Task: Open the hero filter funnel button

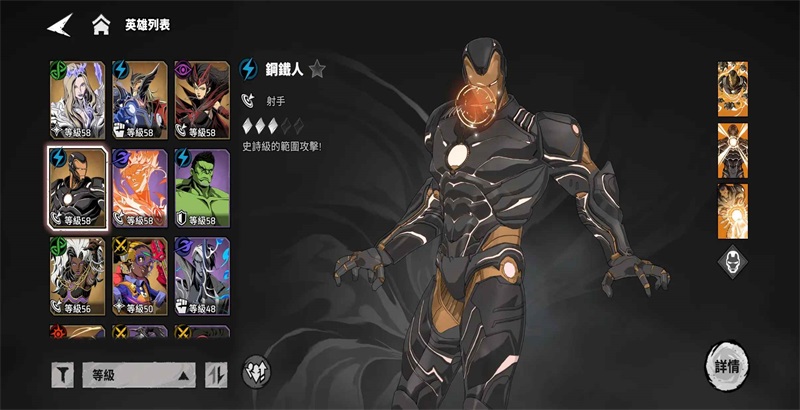Action: coord(63,375)
